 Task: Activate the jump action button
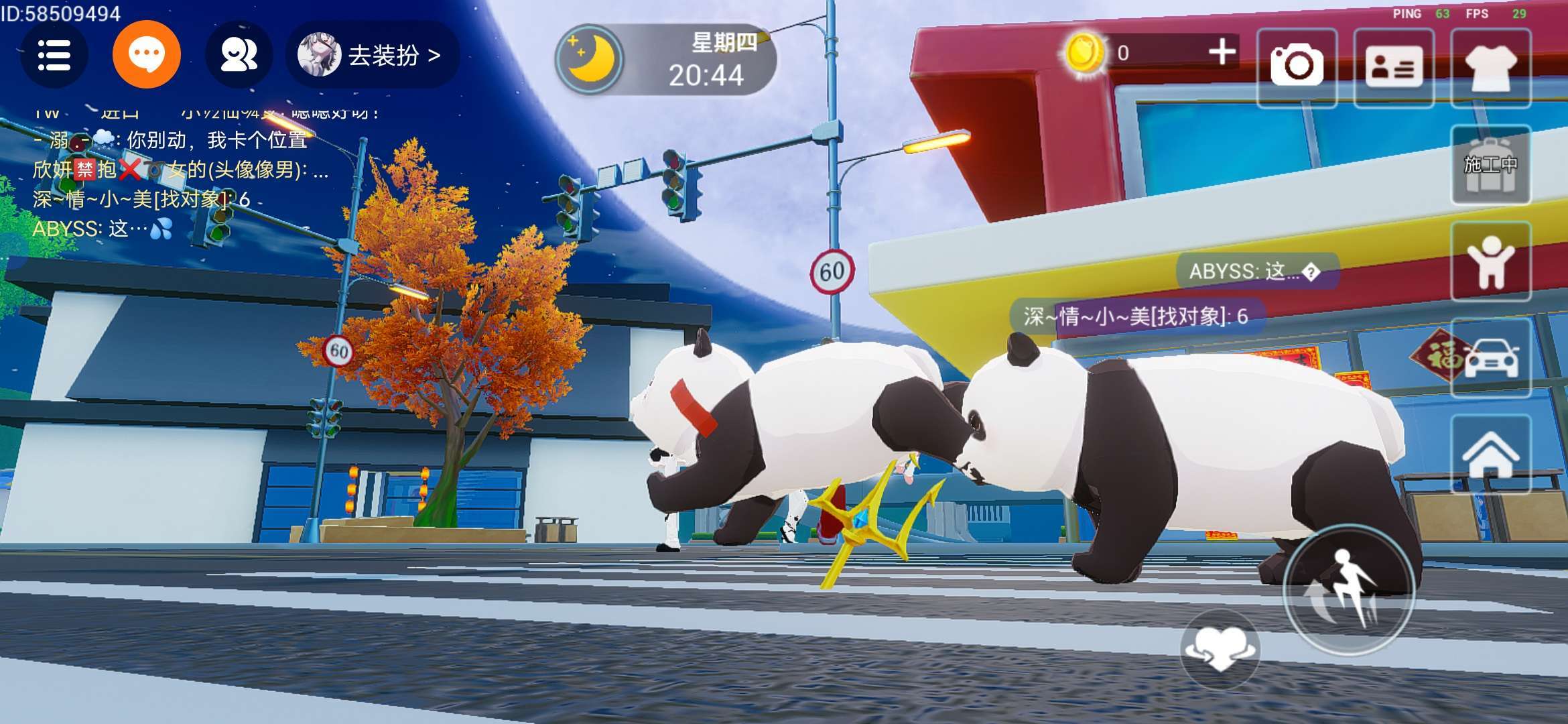pos(1348,589)
